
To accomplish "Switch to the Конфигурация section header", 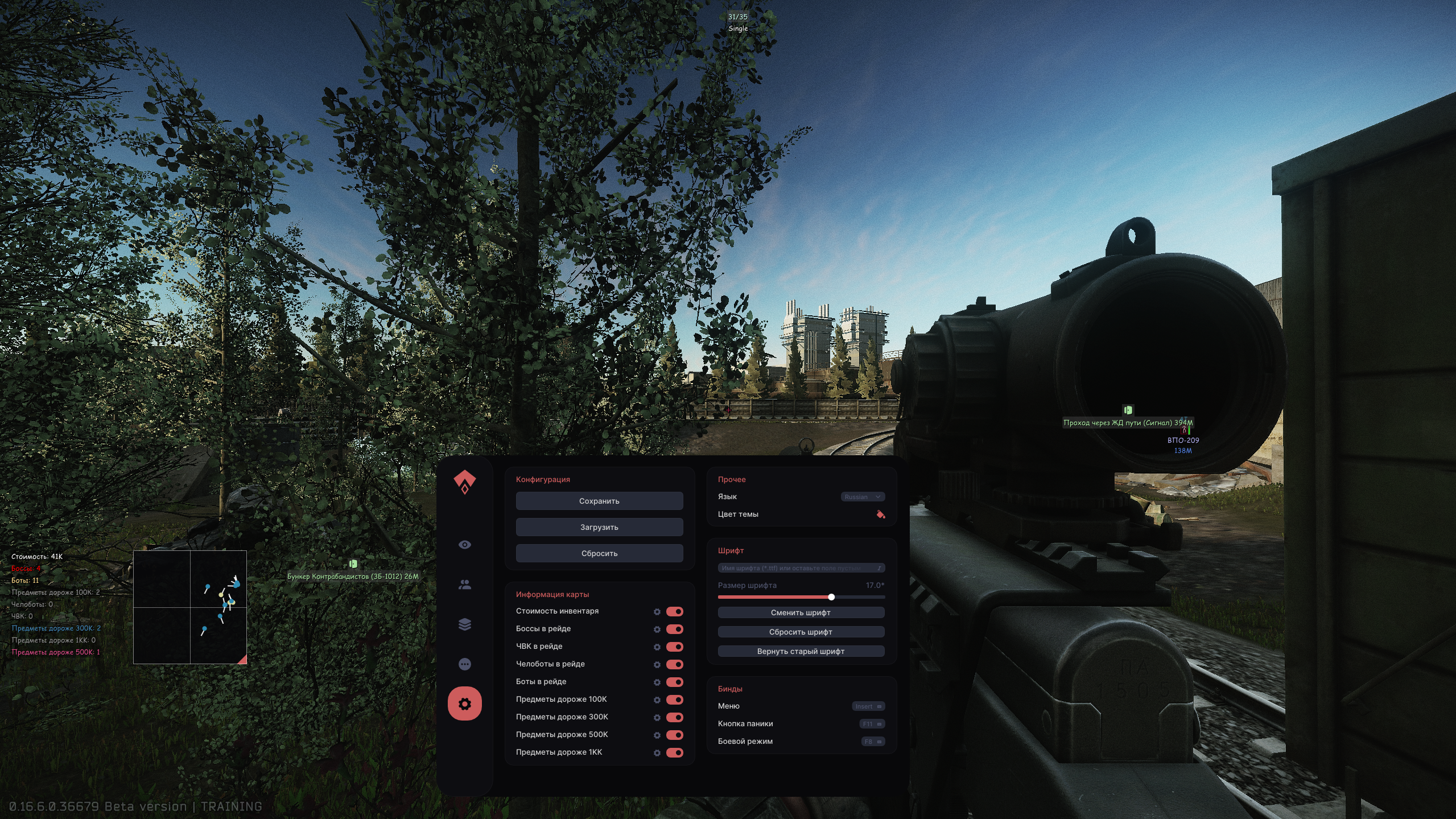I will [x=543, y=479].
